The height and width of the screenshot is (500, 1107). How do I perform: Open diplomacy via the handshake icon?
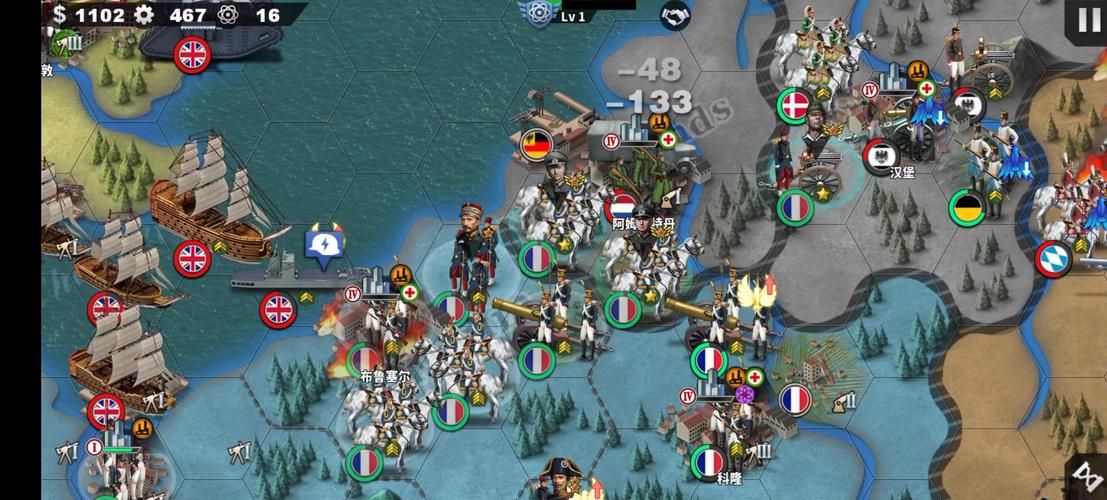pos(675,15)
